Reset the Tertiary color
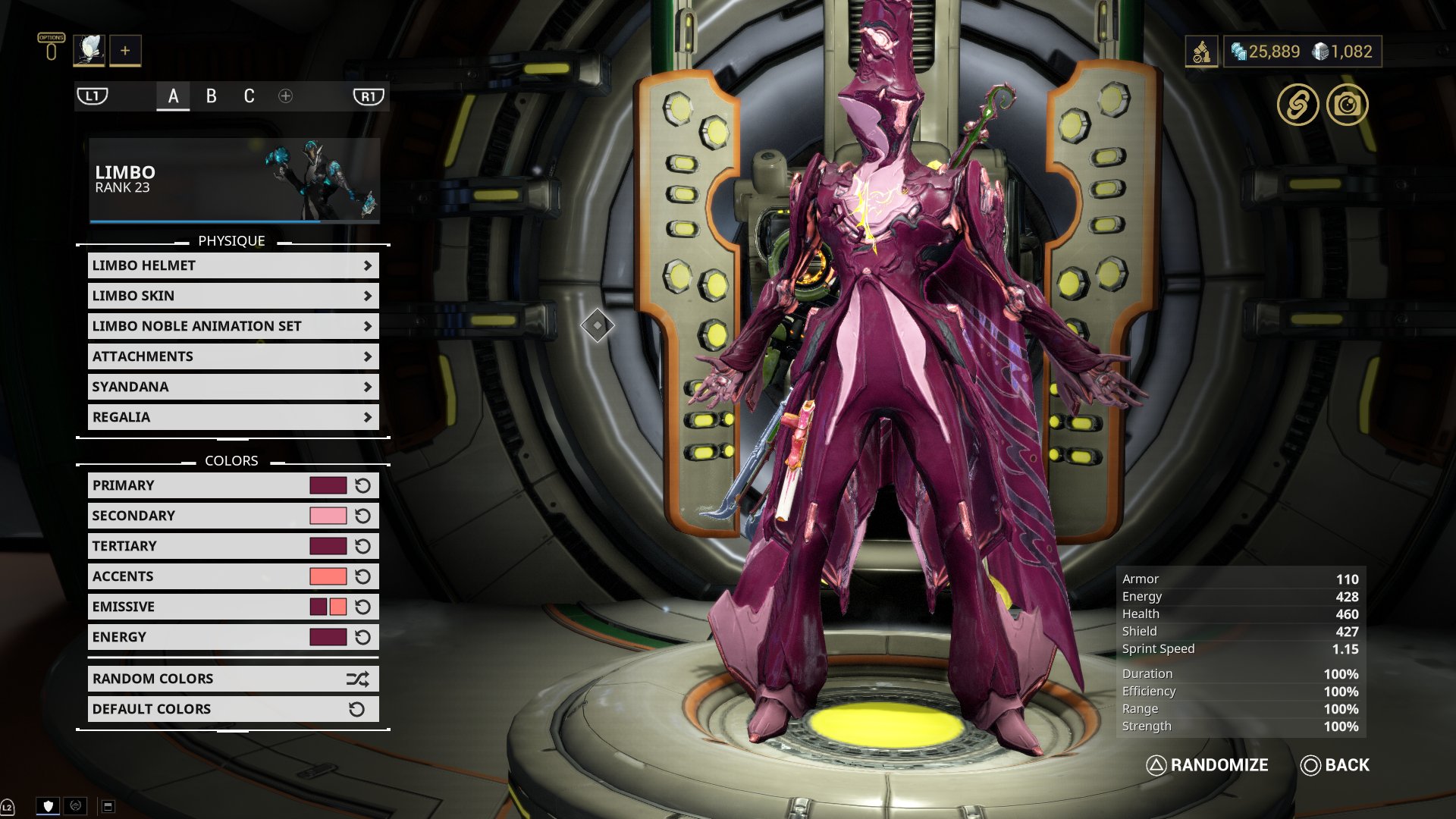Screen dimensions: 1456x819 click(363, 546)
